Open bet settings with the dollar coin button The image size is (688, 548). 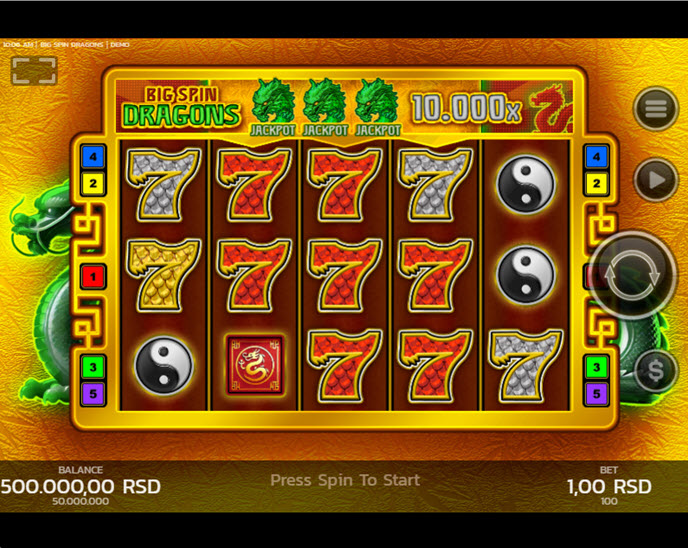pyautogui.click(x=656, y=371)
